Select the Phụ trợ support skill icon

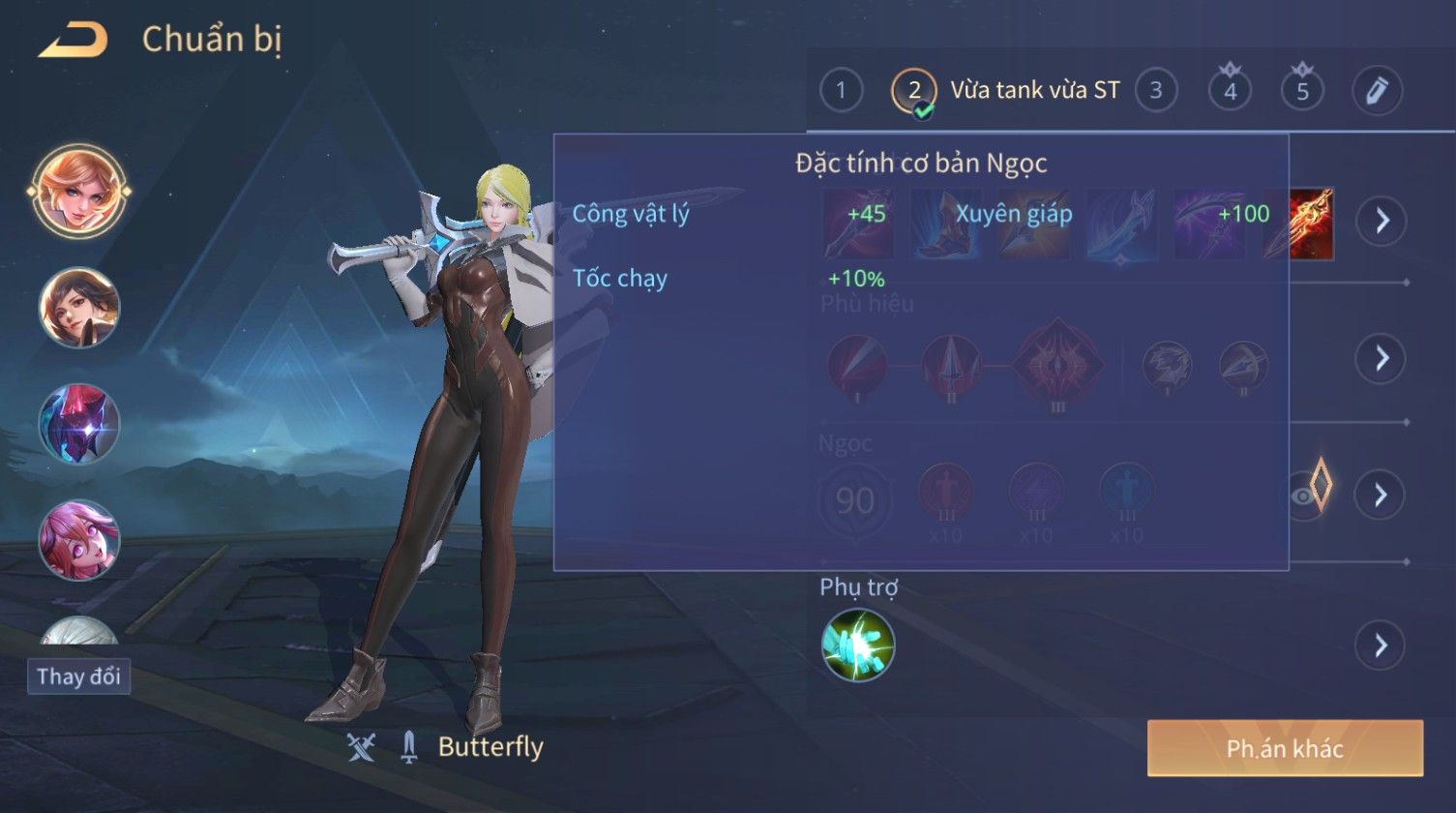point(857,646)
